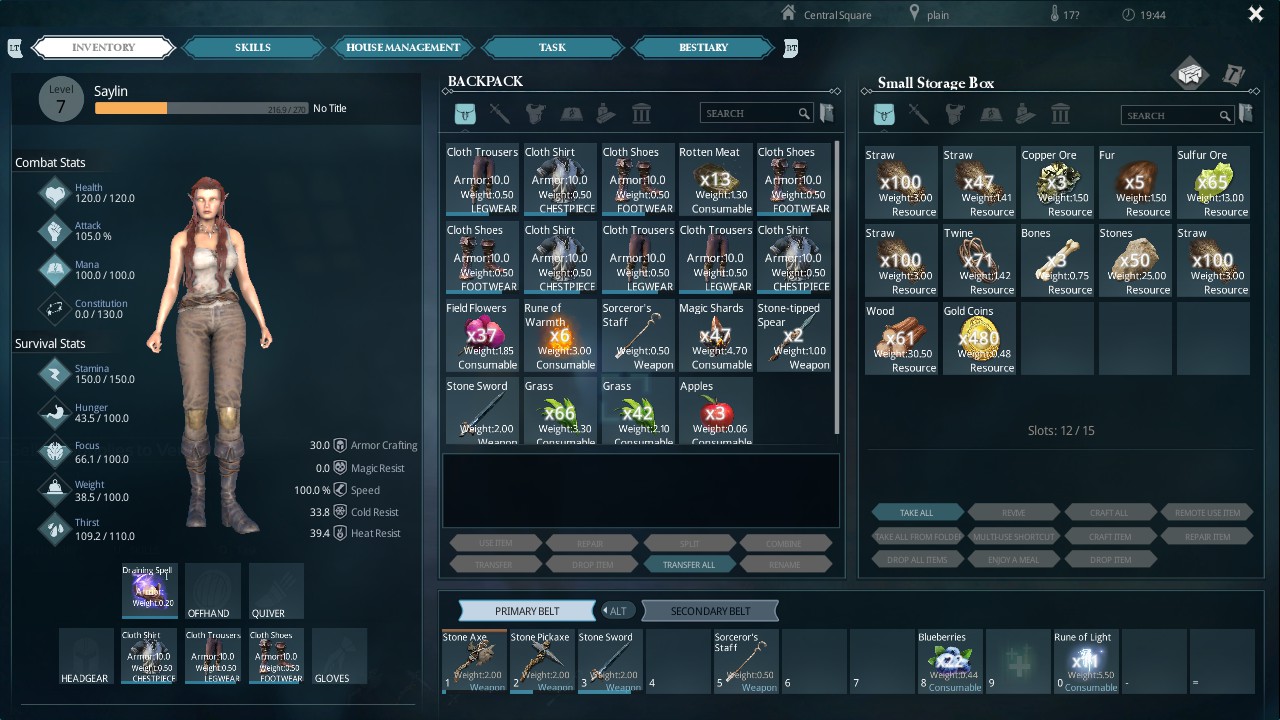1280x720 pixels.
Task: Select the Field Flowers stack
Action: coord(482,336)
